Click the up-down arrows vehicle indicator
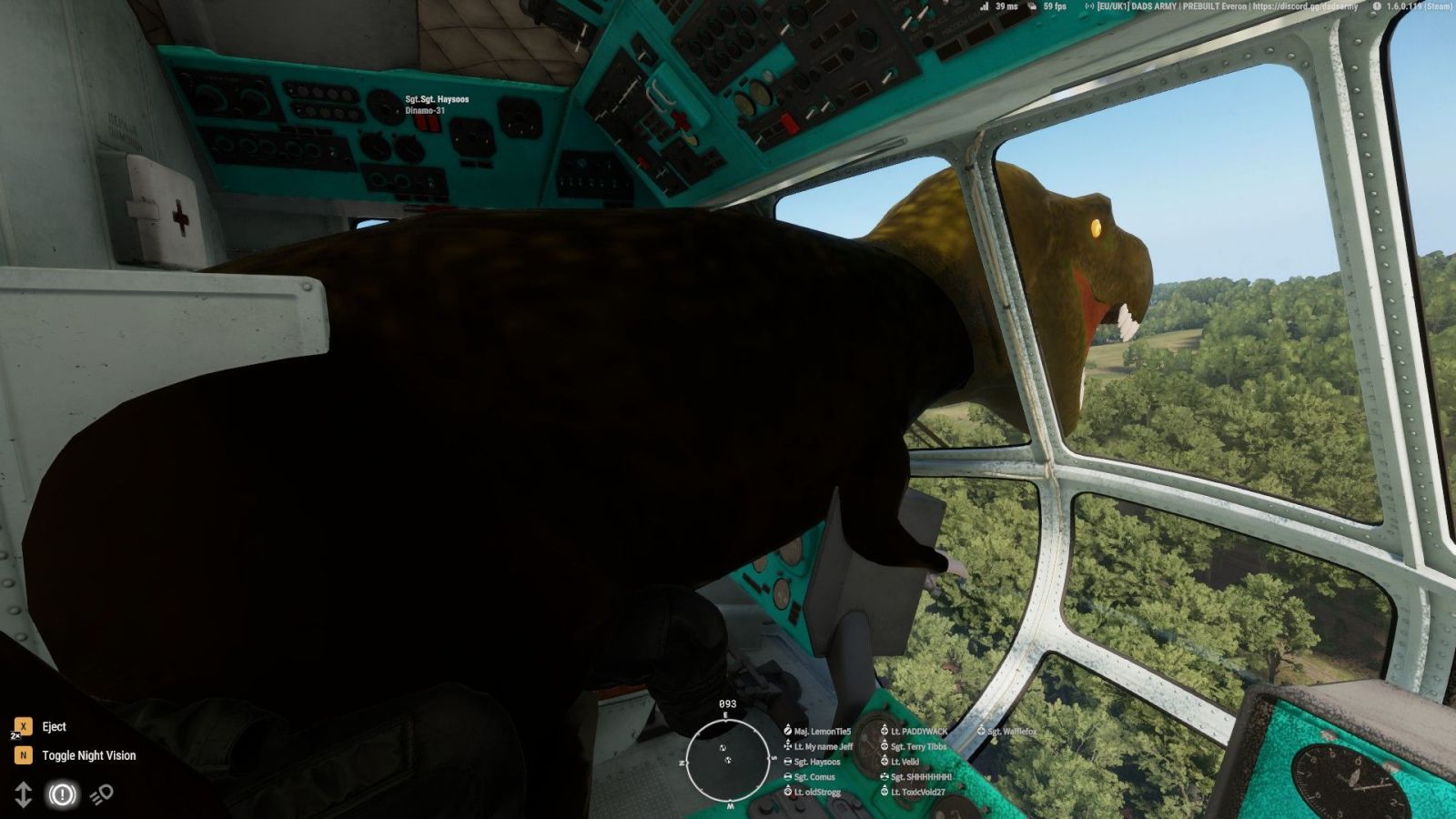1456x819 pixels. pyautogui.click(x=24, y=795)
